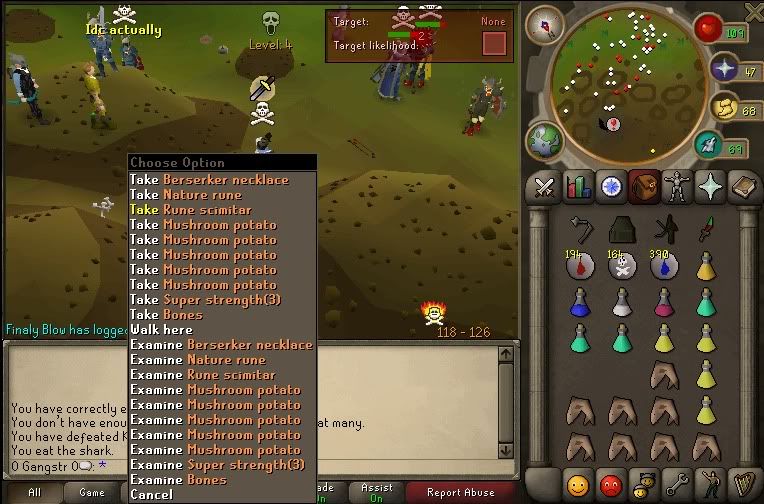Choose Take Nature rune
This screenshot has height=504, width=764.
pos(198,195)
